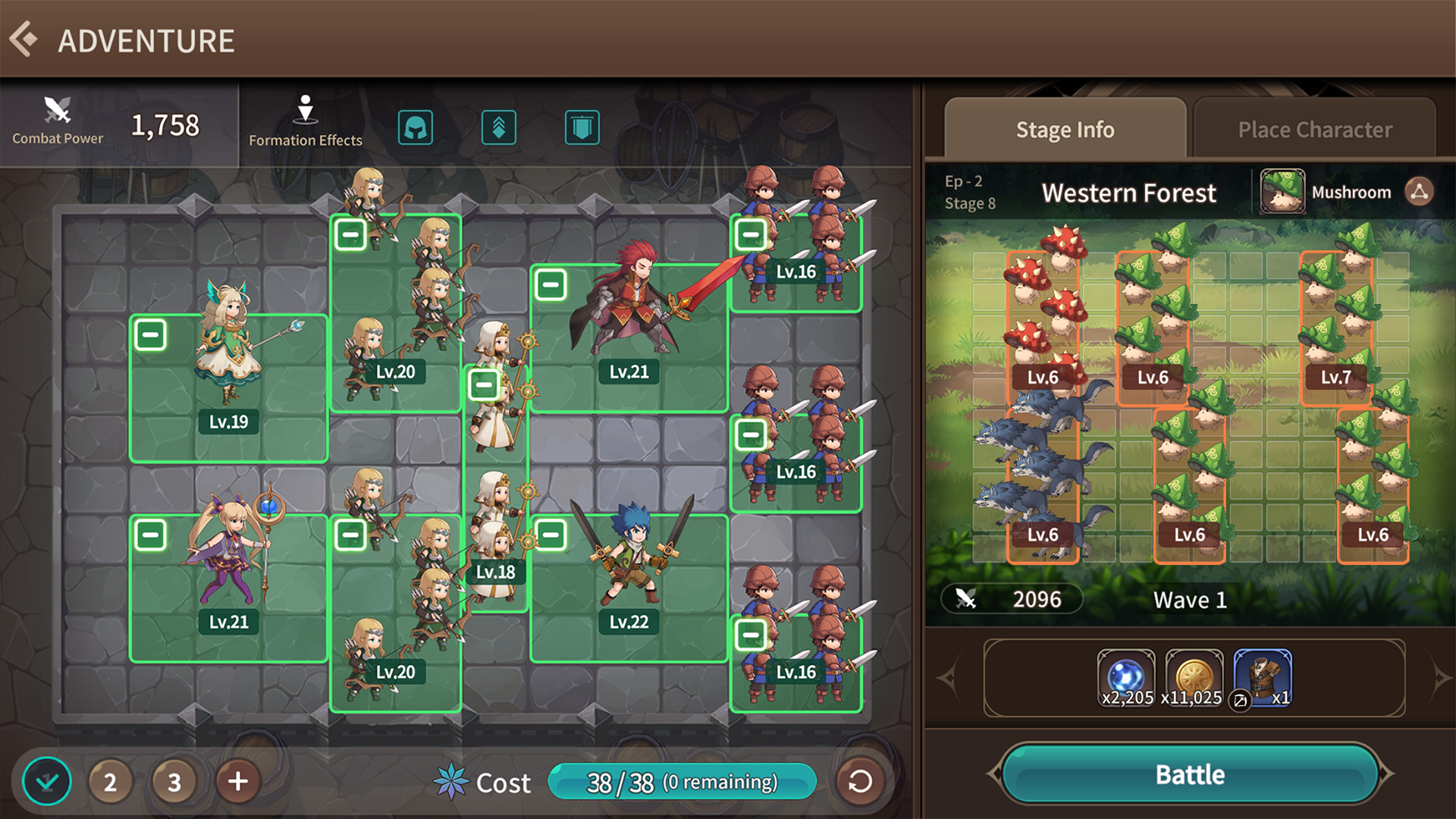Select the attack boost formation effect icon
This screenshot has height=819, width=1456.
[x=499, y=127]
